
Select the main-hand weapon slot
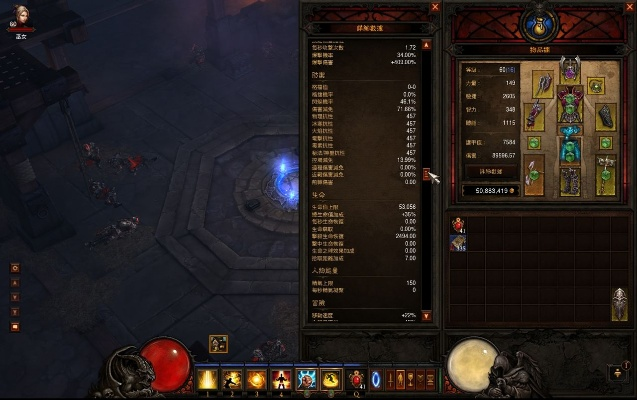point(536,178)
